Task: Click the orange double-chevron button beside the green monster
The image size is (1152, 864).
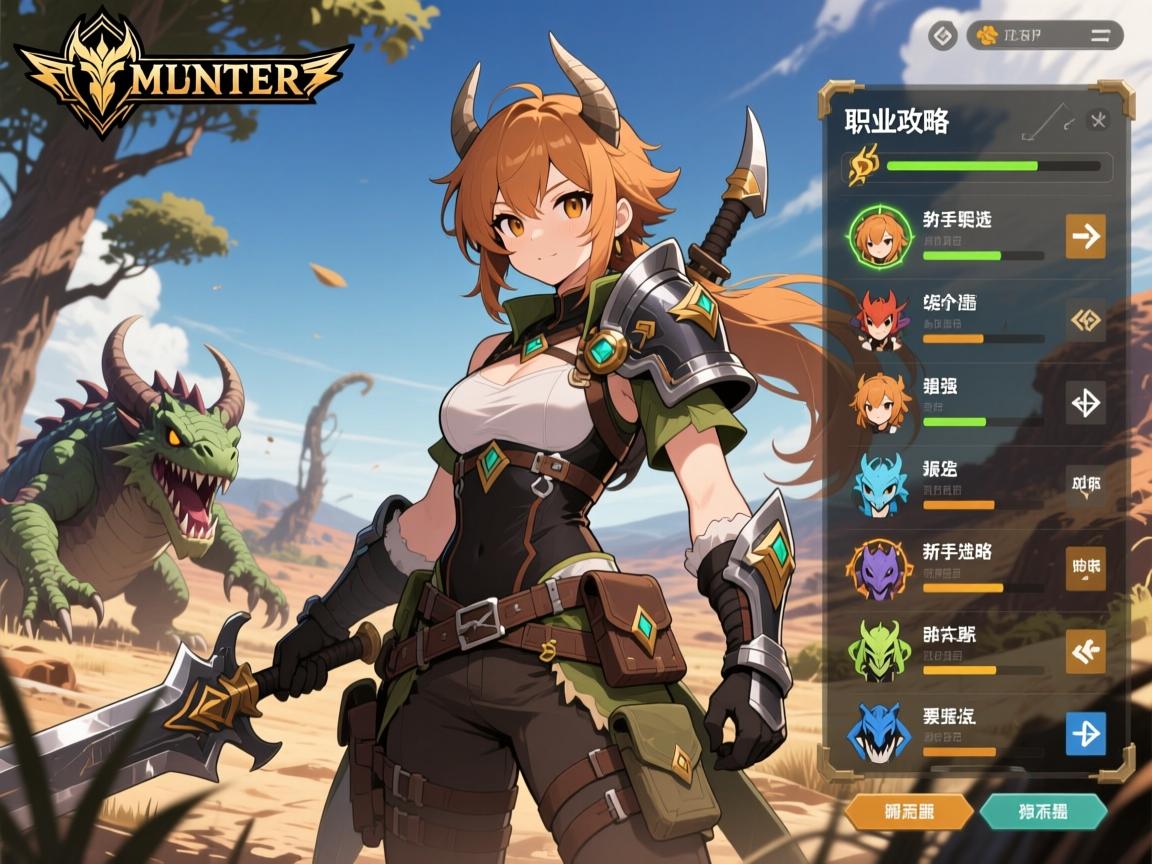Action: 1085,651
